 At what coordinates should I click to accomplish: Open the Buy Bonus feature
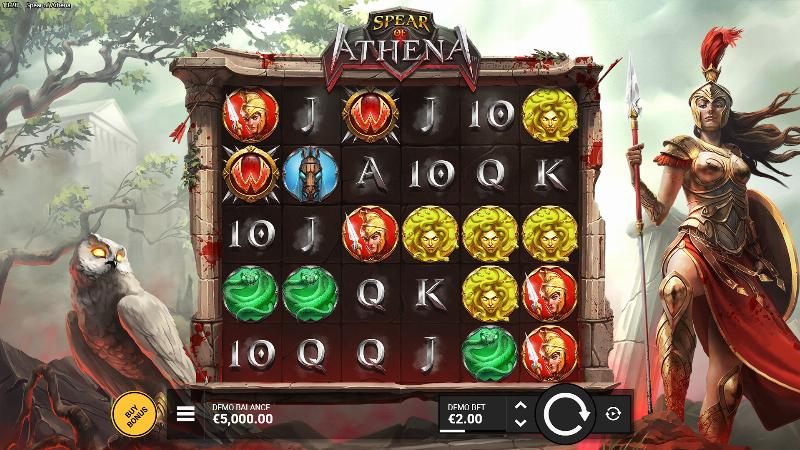pos(132,413)
